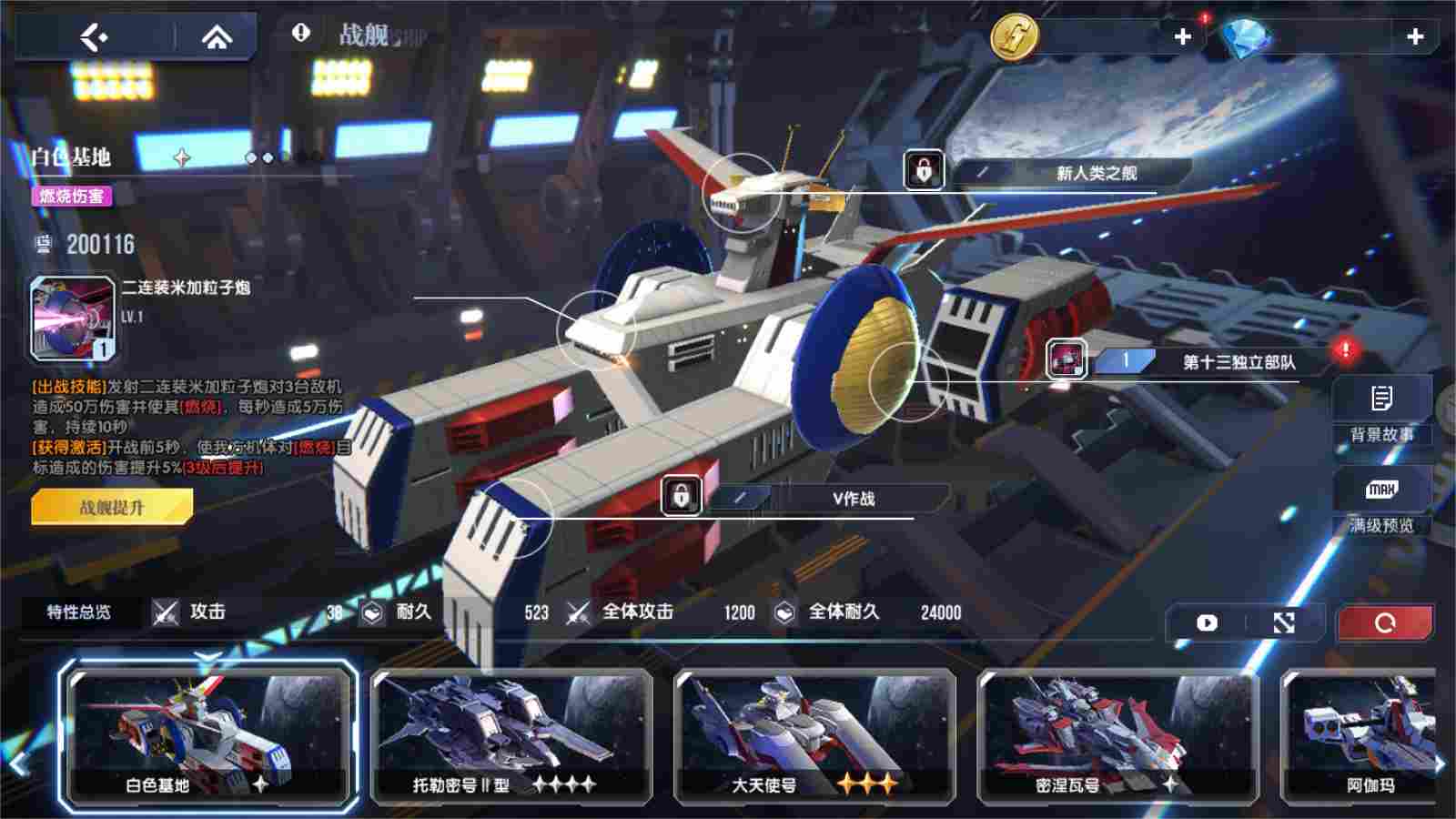The image size is (1456, 819).
Task: Unlock the 新人类之舰 padlock toggle
Action: [922, 169]
